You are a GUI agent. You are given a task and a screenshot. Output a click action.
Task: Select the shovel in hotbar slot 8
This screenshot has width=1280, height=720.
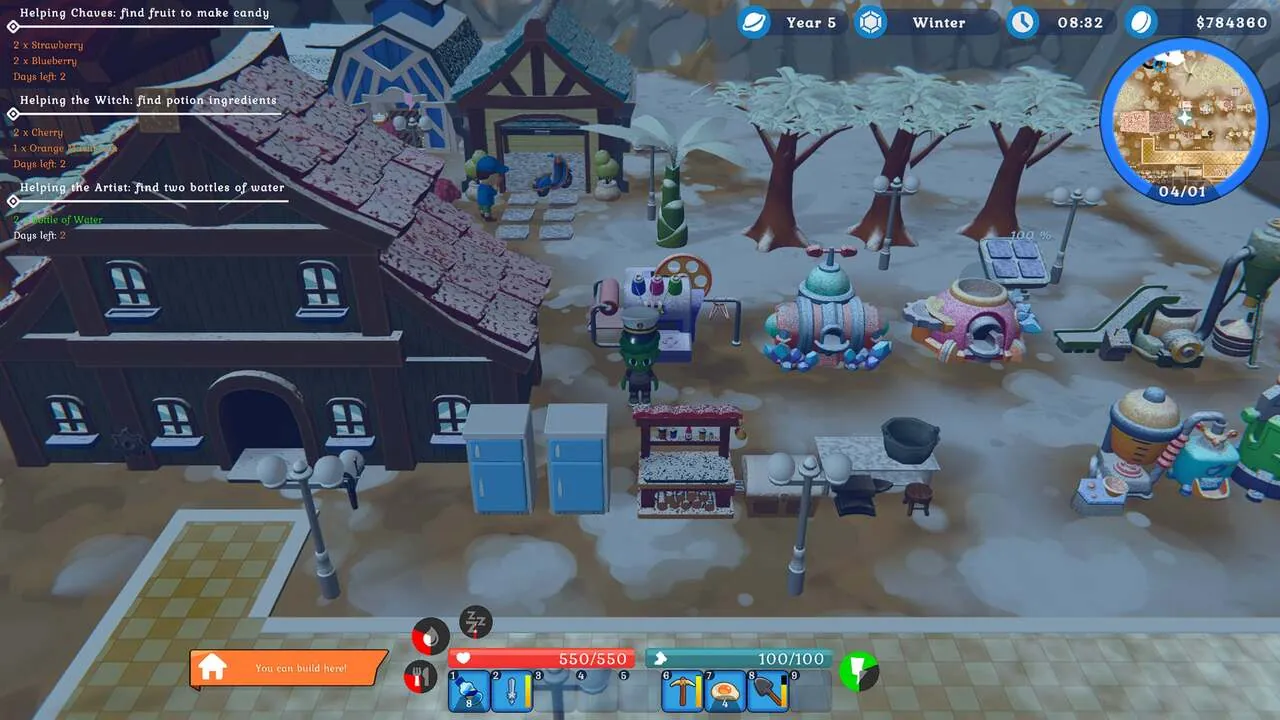click(x=765, y=690)
